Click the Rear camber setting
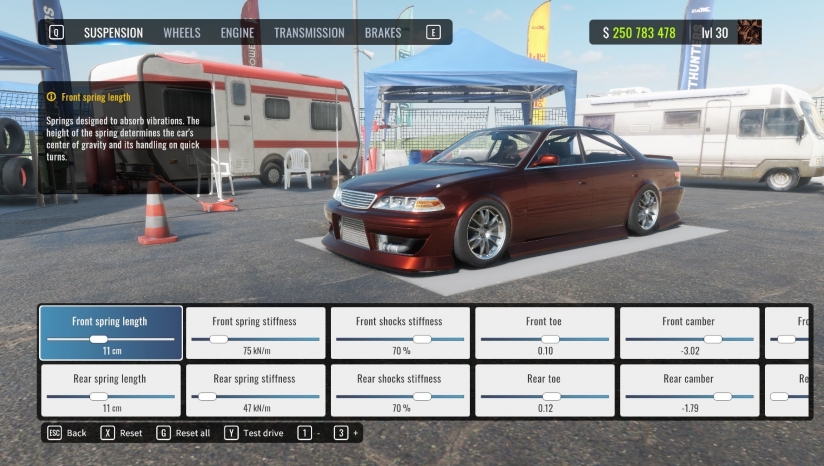The width and height of the screenshot is (824, 466). (x=688, y=390)
